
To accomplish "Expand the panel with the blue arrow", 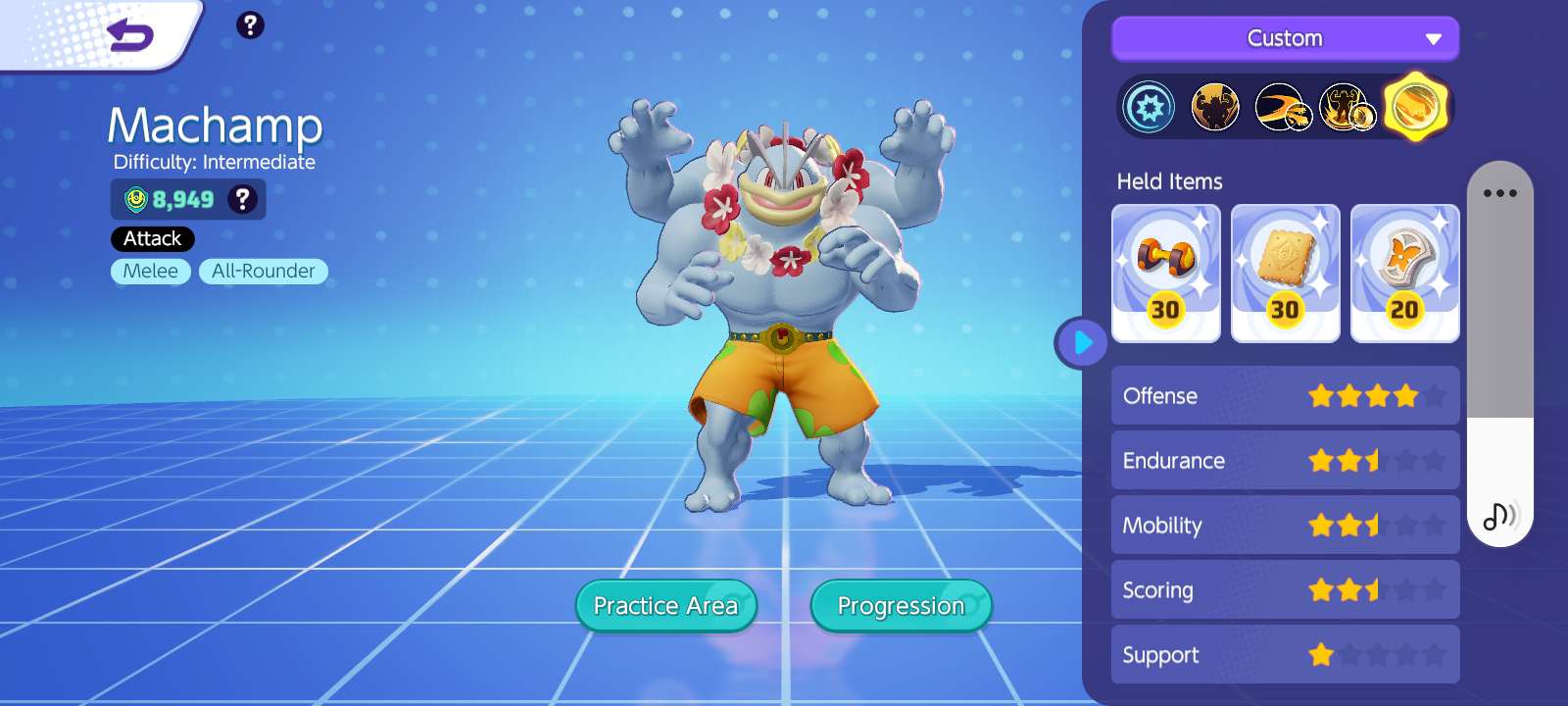I will 1082,343.
